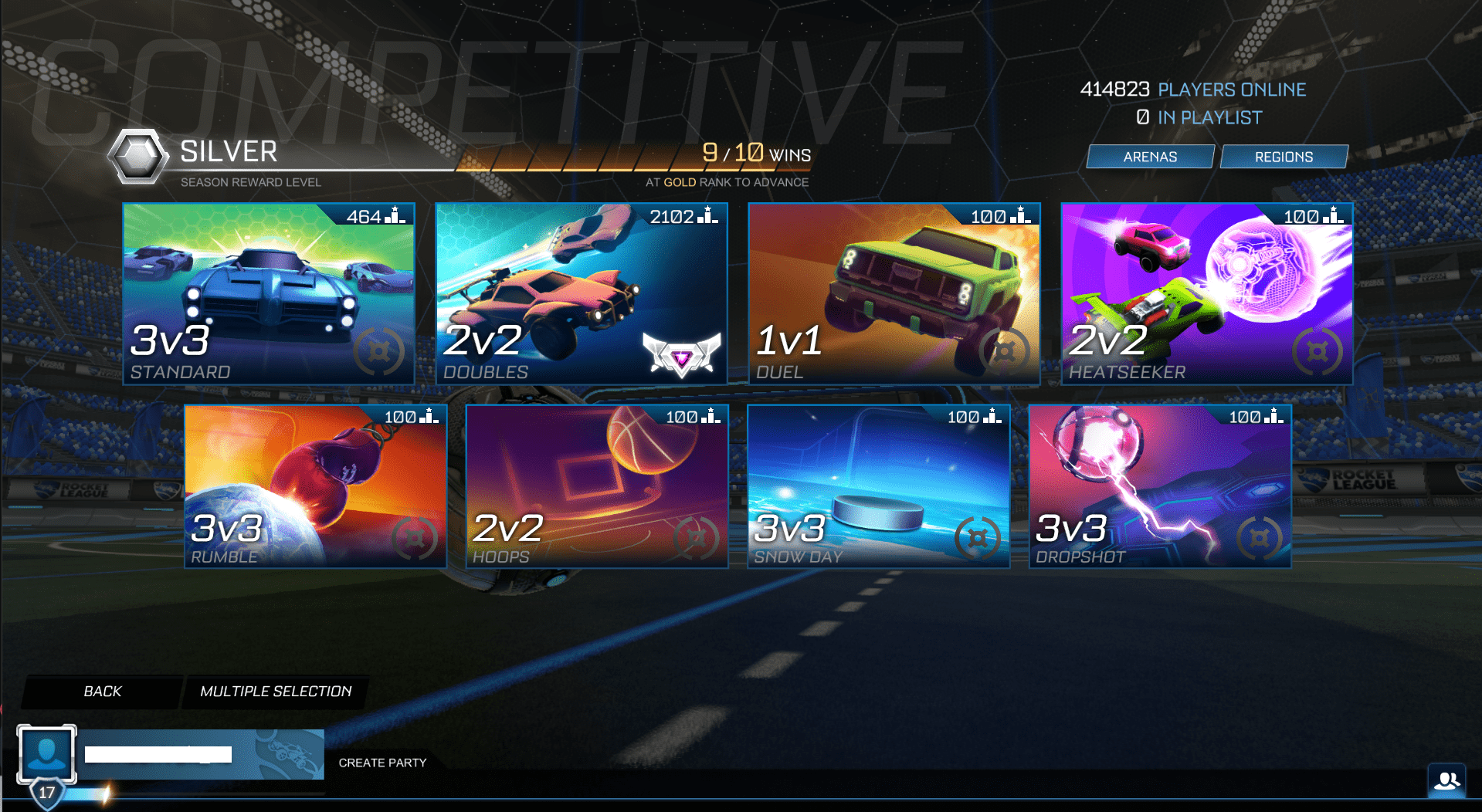Select the 2v2 Doubles playlist tile
Viewport: 1482px width, 812px height.
(x=581, y=293)
